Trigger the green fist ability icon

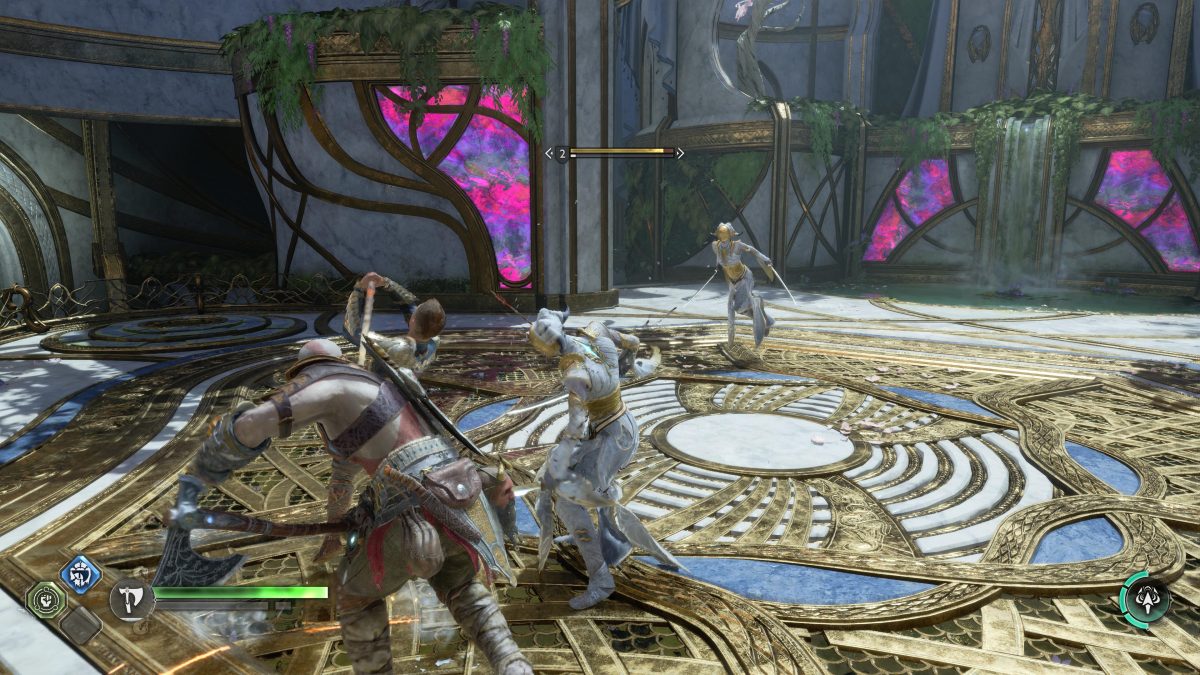pos(46,600)
